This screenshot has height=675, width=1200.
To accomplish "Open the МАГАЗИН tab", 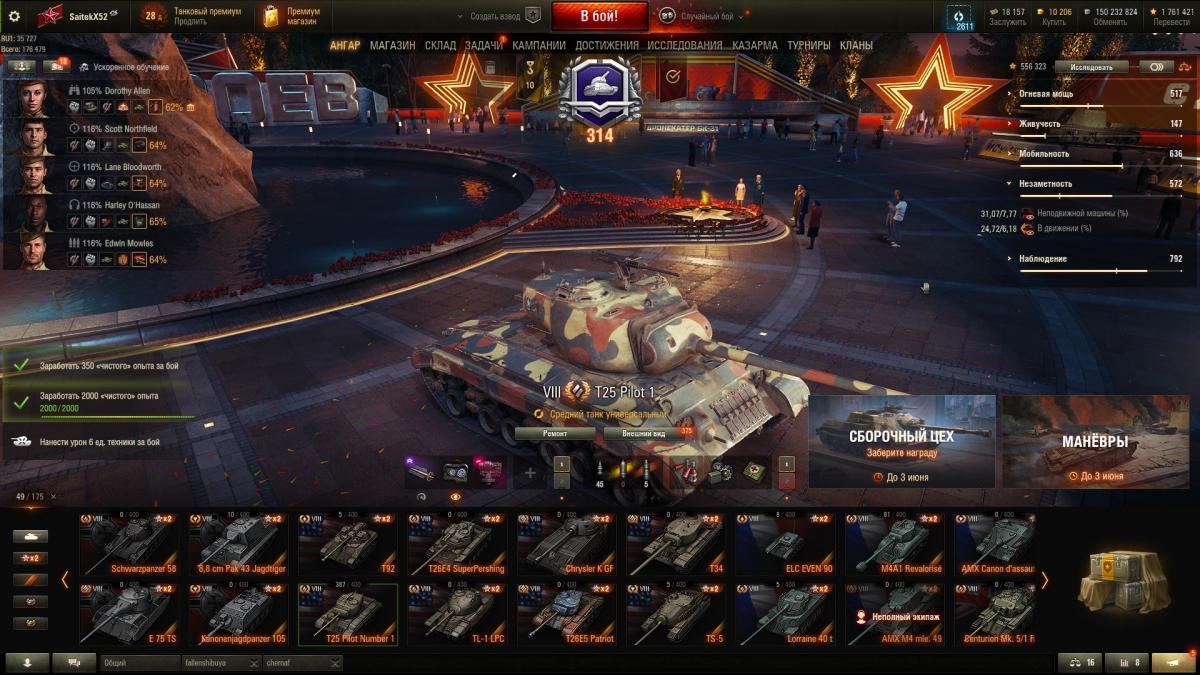I will coord(392,45).
